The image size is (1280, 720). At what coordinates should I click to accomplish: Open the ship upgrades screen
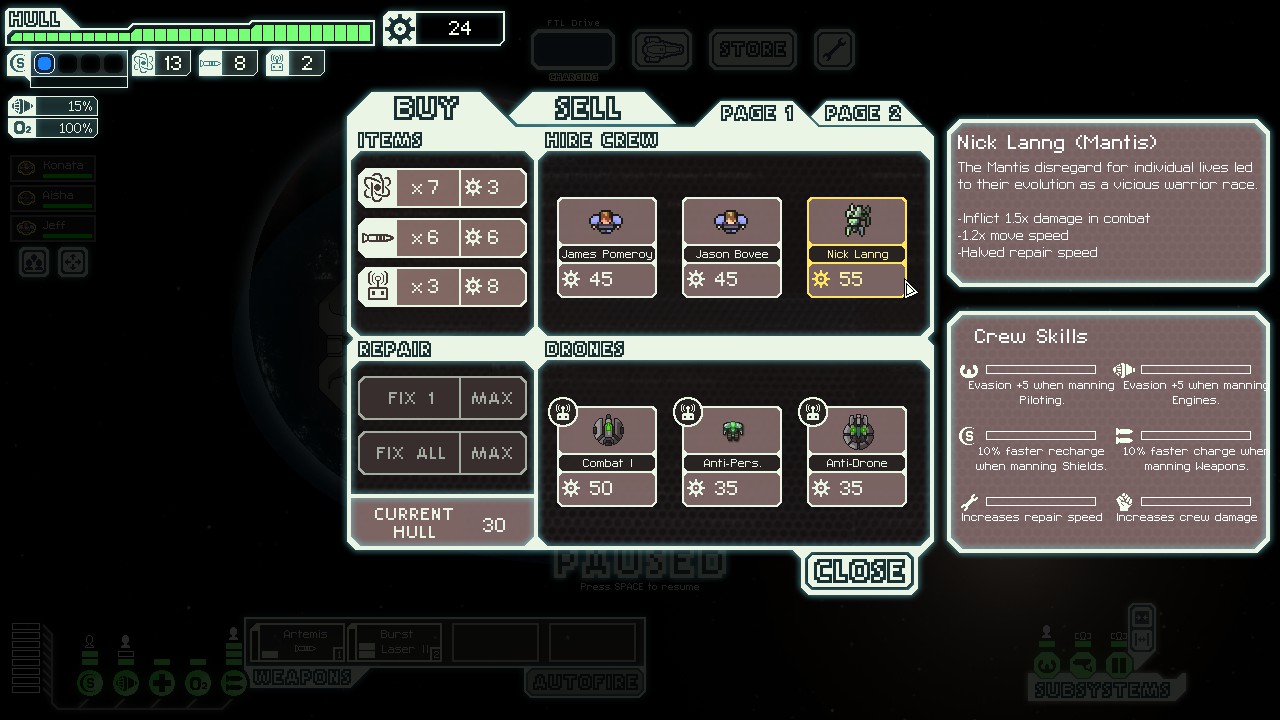(662, 49)
